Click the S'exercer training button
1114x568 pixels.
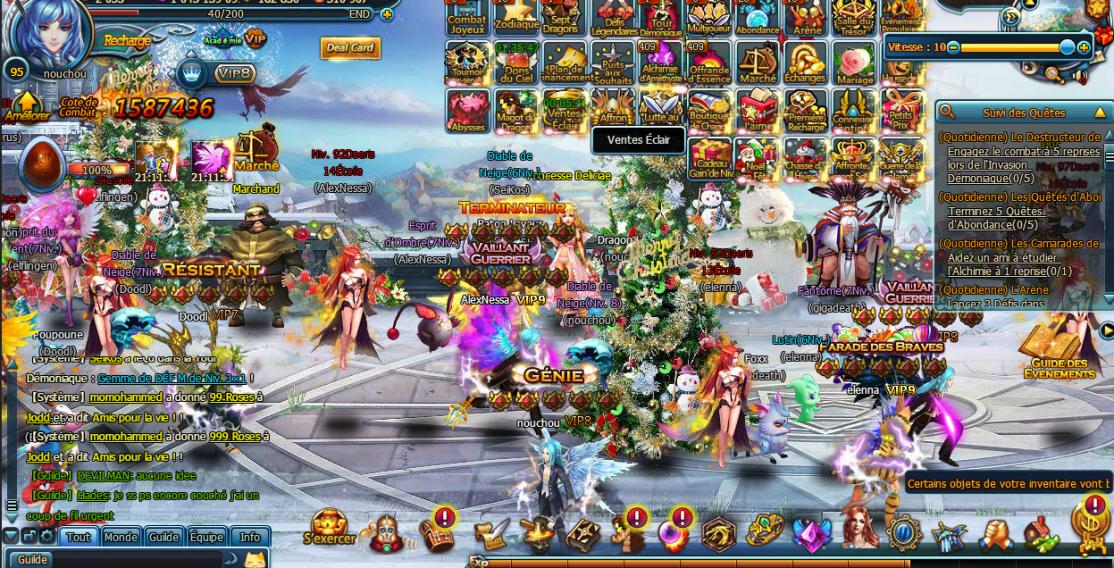(x=329, y=528)
